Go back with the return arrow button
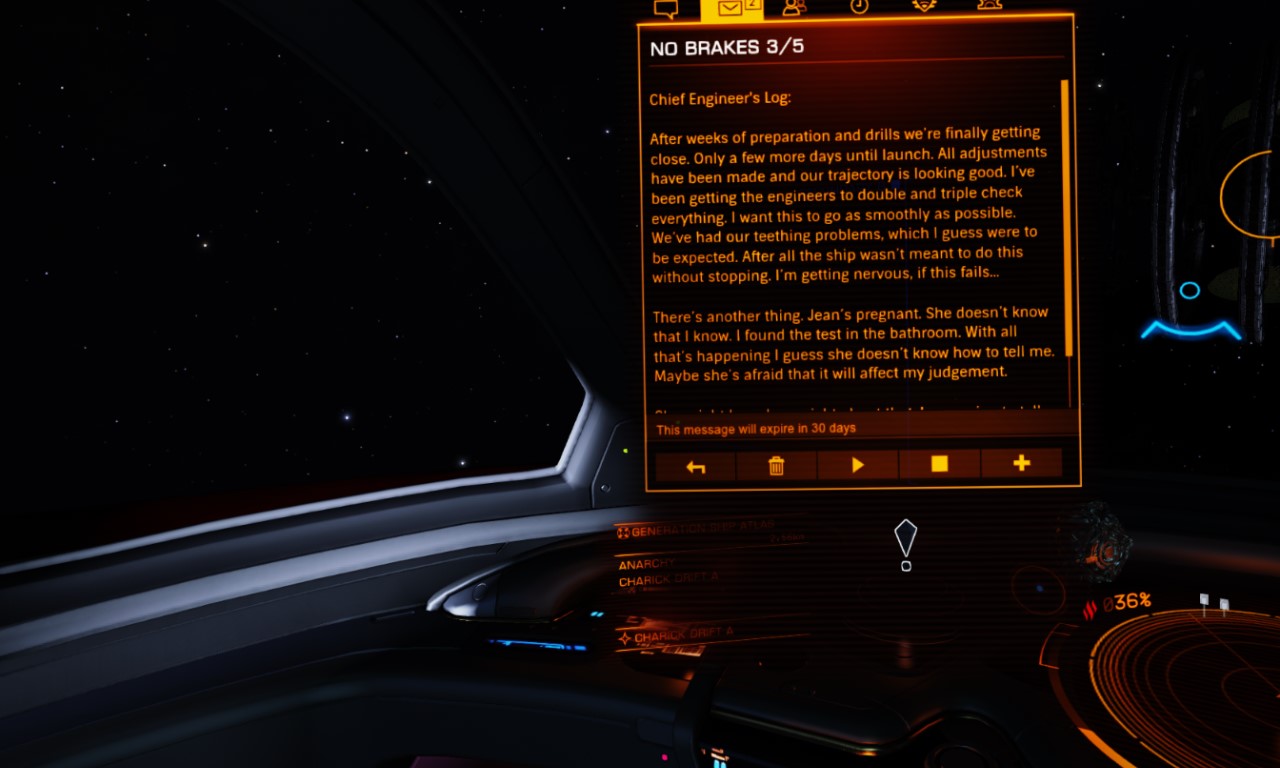This screenshot has width=1280, height=768. (696, 465)
